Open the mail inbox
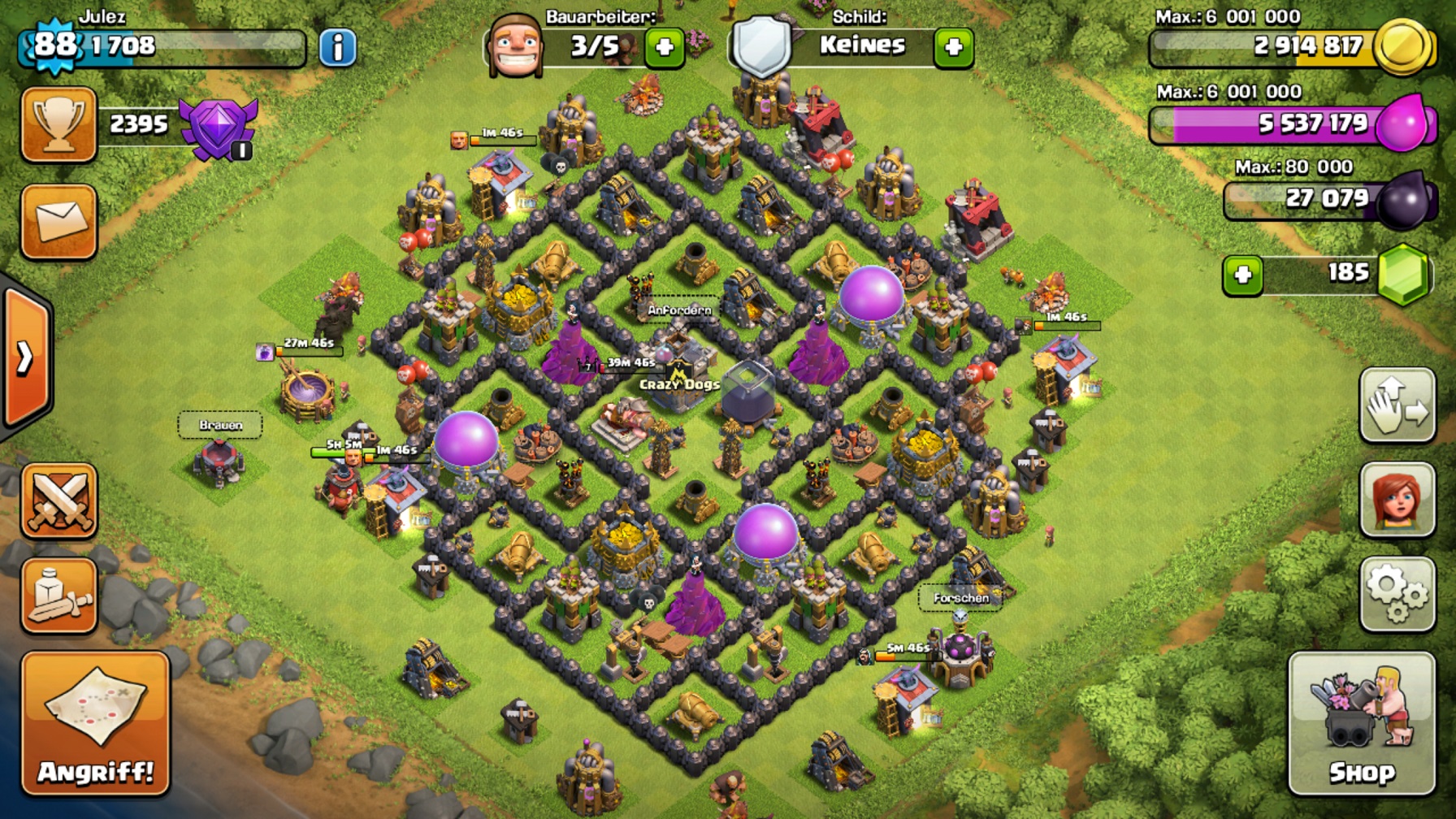The height and width of the screenshot is (819, 1456). (x=58, y=222)
